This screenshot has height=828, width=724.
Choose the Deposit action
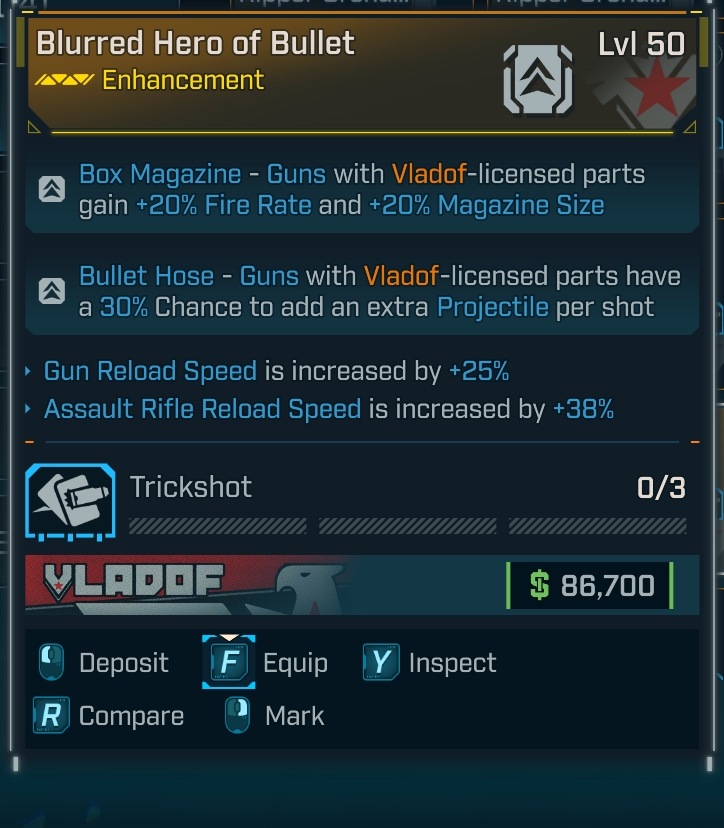click(x=104, y=663)
